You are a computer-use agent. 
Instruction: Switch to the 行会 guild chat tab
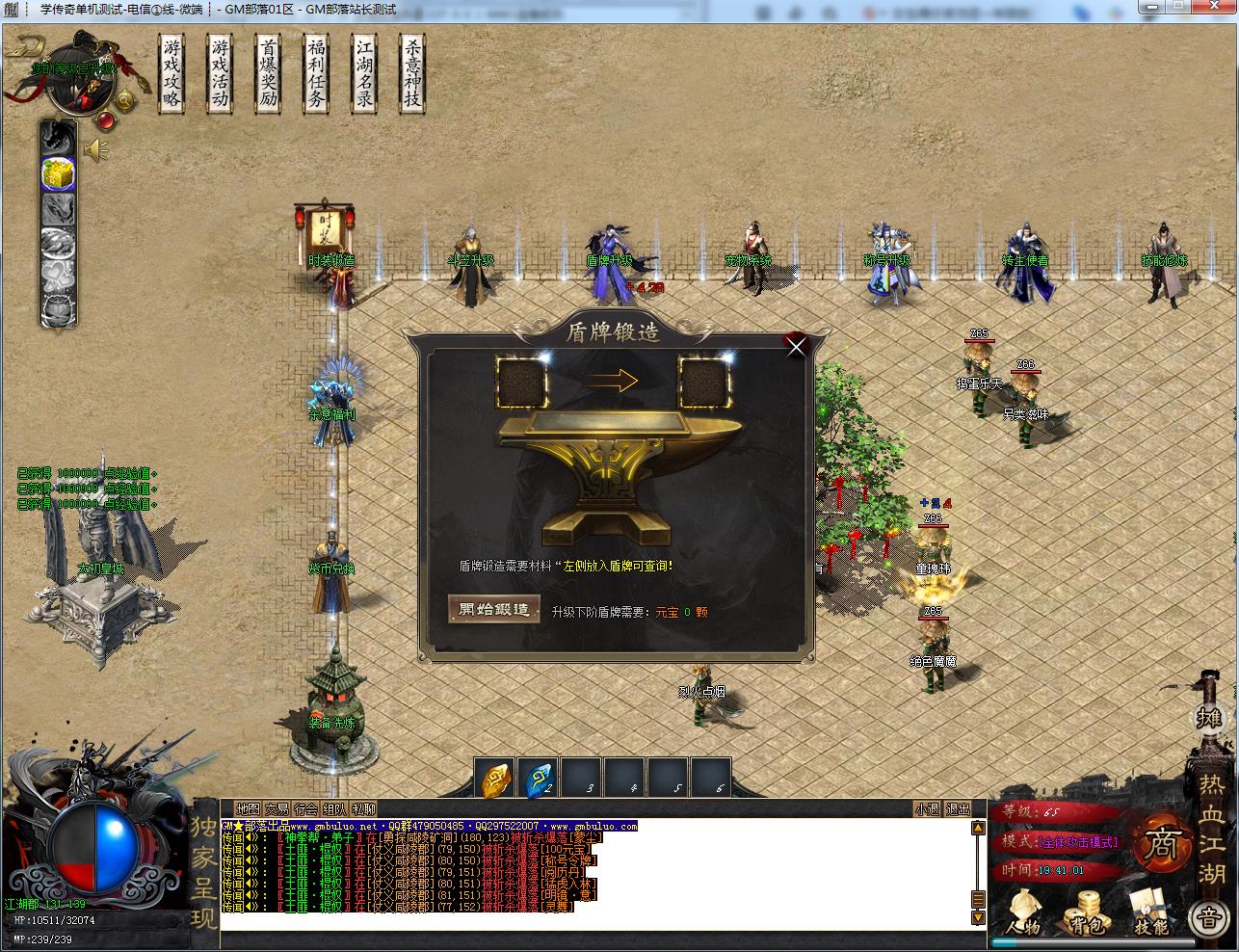click(x=306, y=809)
